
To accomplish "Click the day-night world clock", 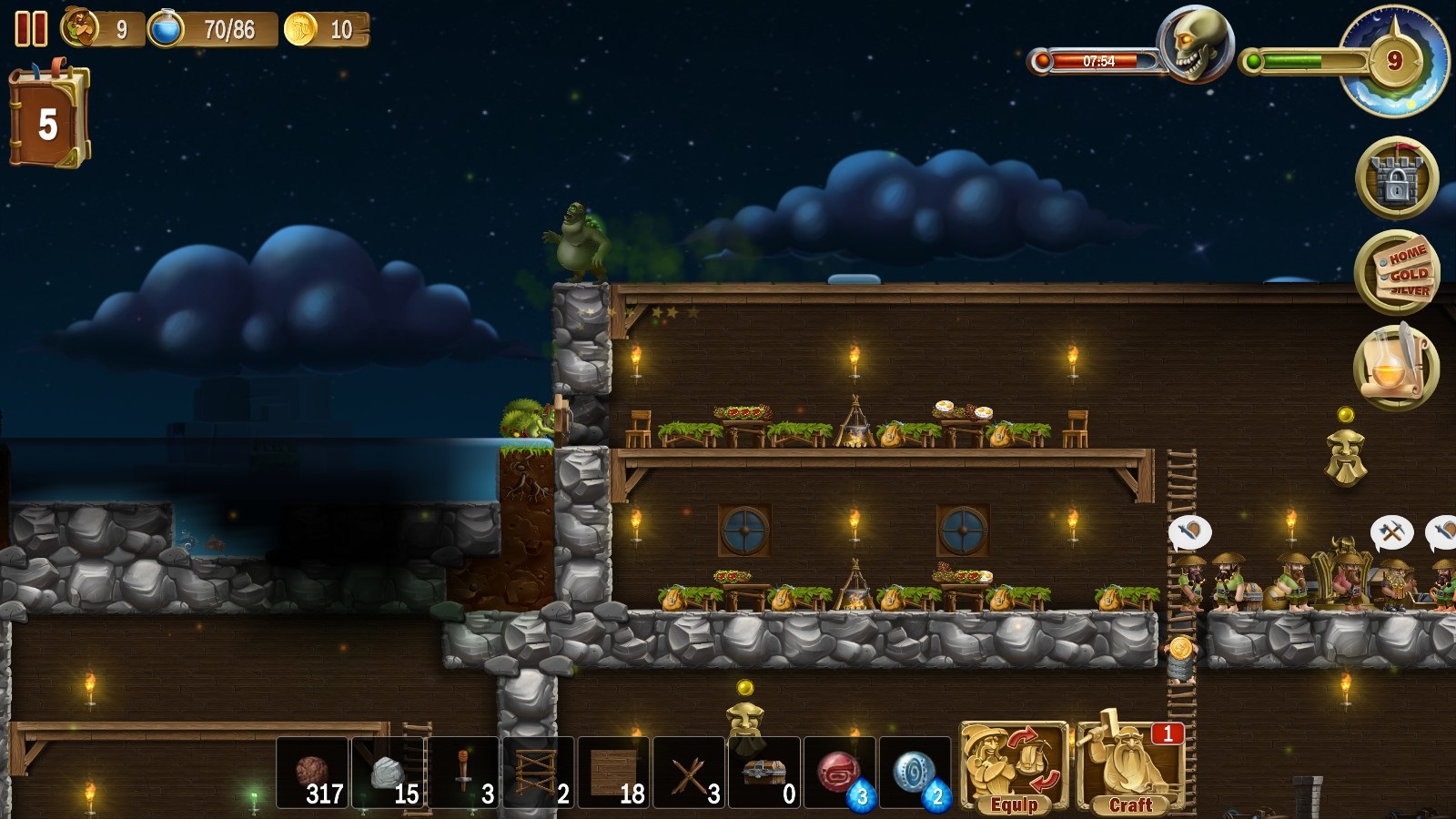I will coord(1393,61).
